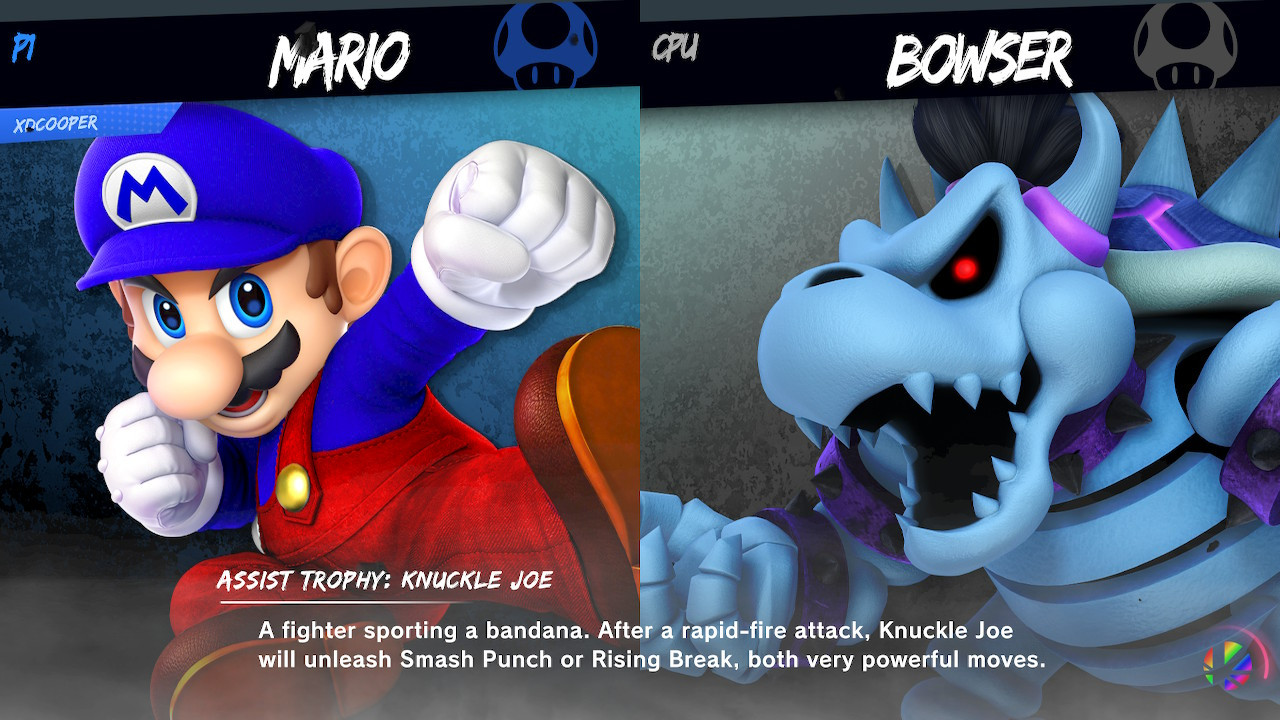Click the M emblem on Mario's cap
Screen dimensions: 1280x720
click(152, 190)
